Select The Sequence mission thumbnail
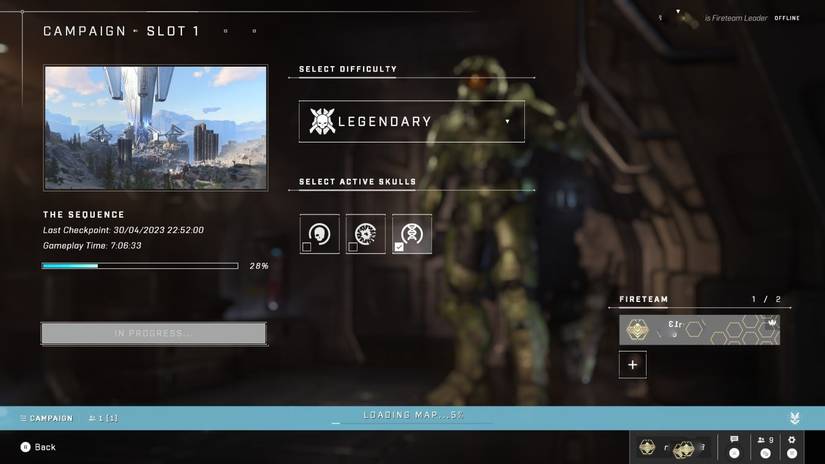Image resolution: width=825 pixels, height=464 pixels. [x=155, y=128]
